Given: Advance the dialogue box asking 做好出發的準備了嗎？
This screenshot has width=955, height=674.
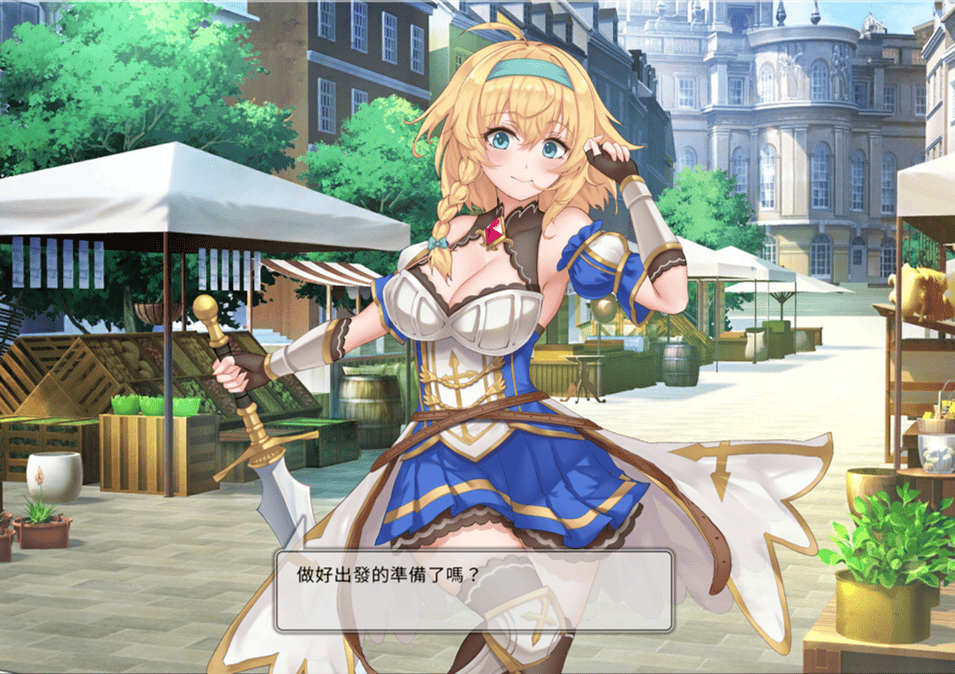Looking at the screenshot, I should 473,590.
